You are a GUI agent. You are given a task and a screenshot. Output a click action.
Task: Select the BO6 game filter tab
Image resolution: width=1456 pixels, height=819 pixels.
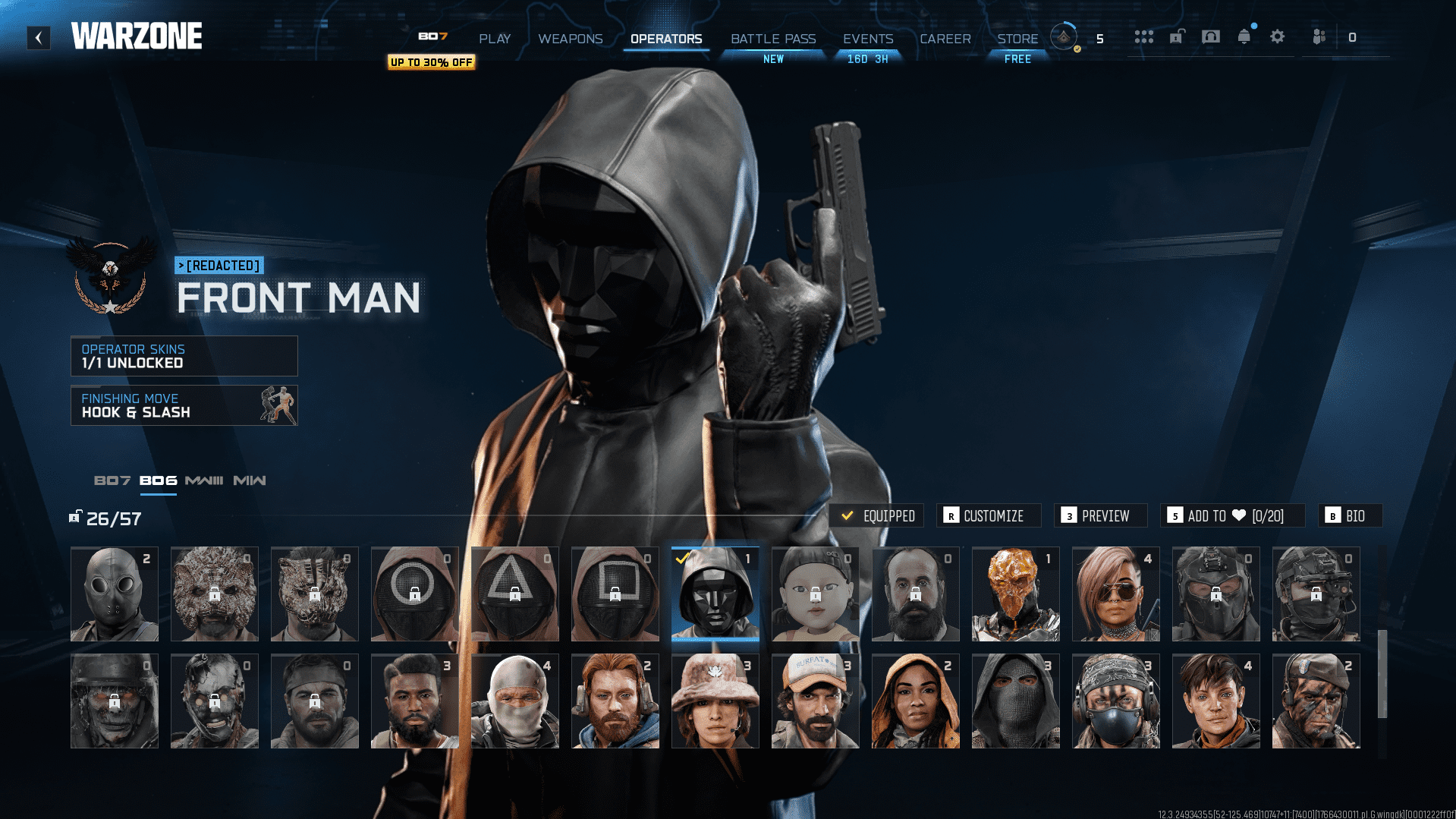pos(158,480)
